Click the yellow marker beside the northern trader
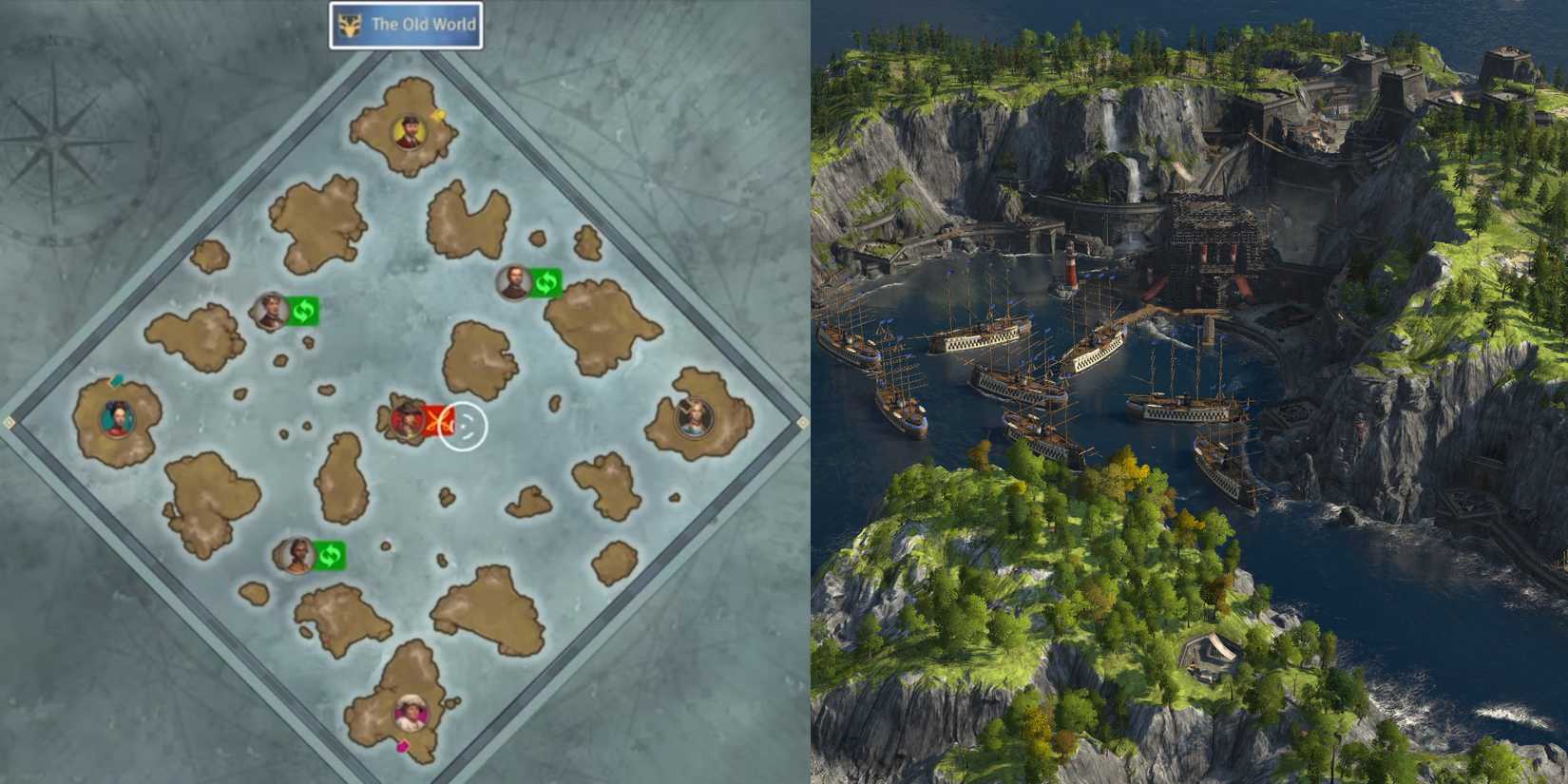The width and height of the screenshot is (1568, 784). pyautogui.click(x=438, y=114)
